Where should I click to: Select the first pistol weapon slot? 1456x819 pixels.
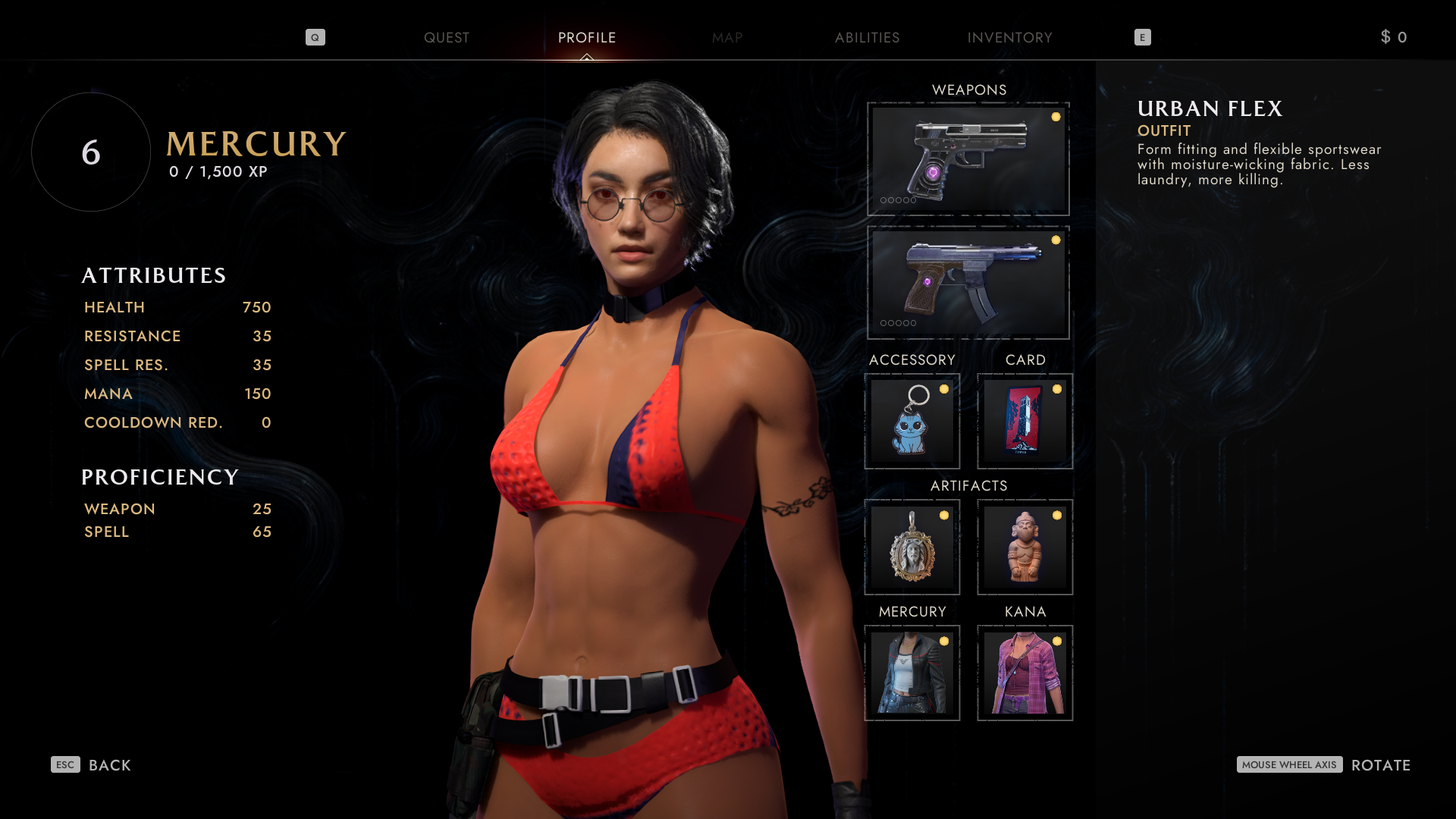coord(968,159)
